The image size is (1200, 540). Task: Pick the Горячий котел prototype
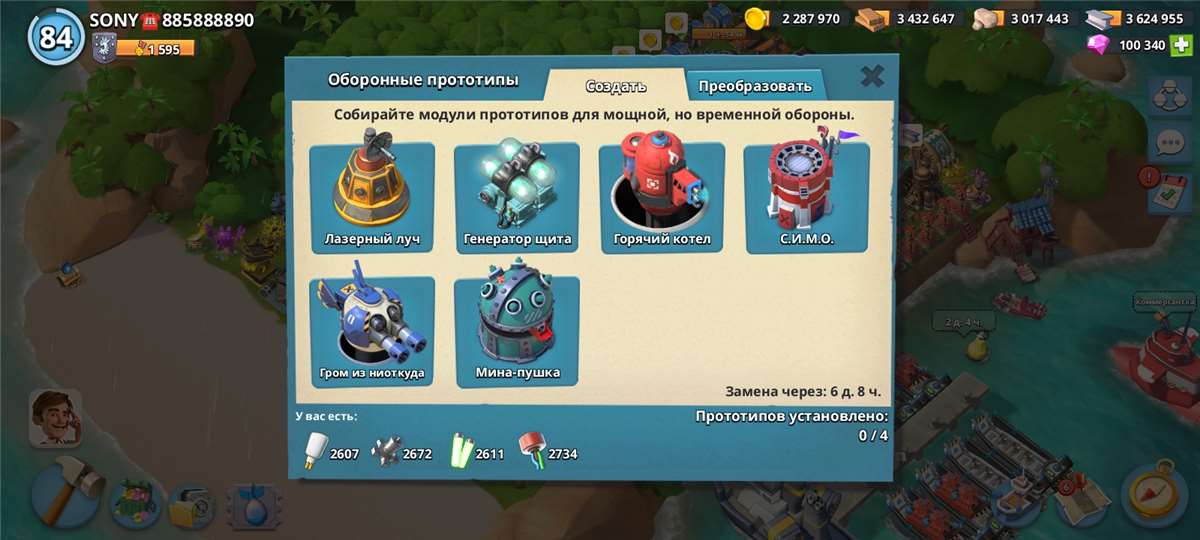(x=662, y=197)
